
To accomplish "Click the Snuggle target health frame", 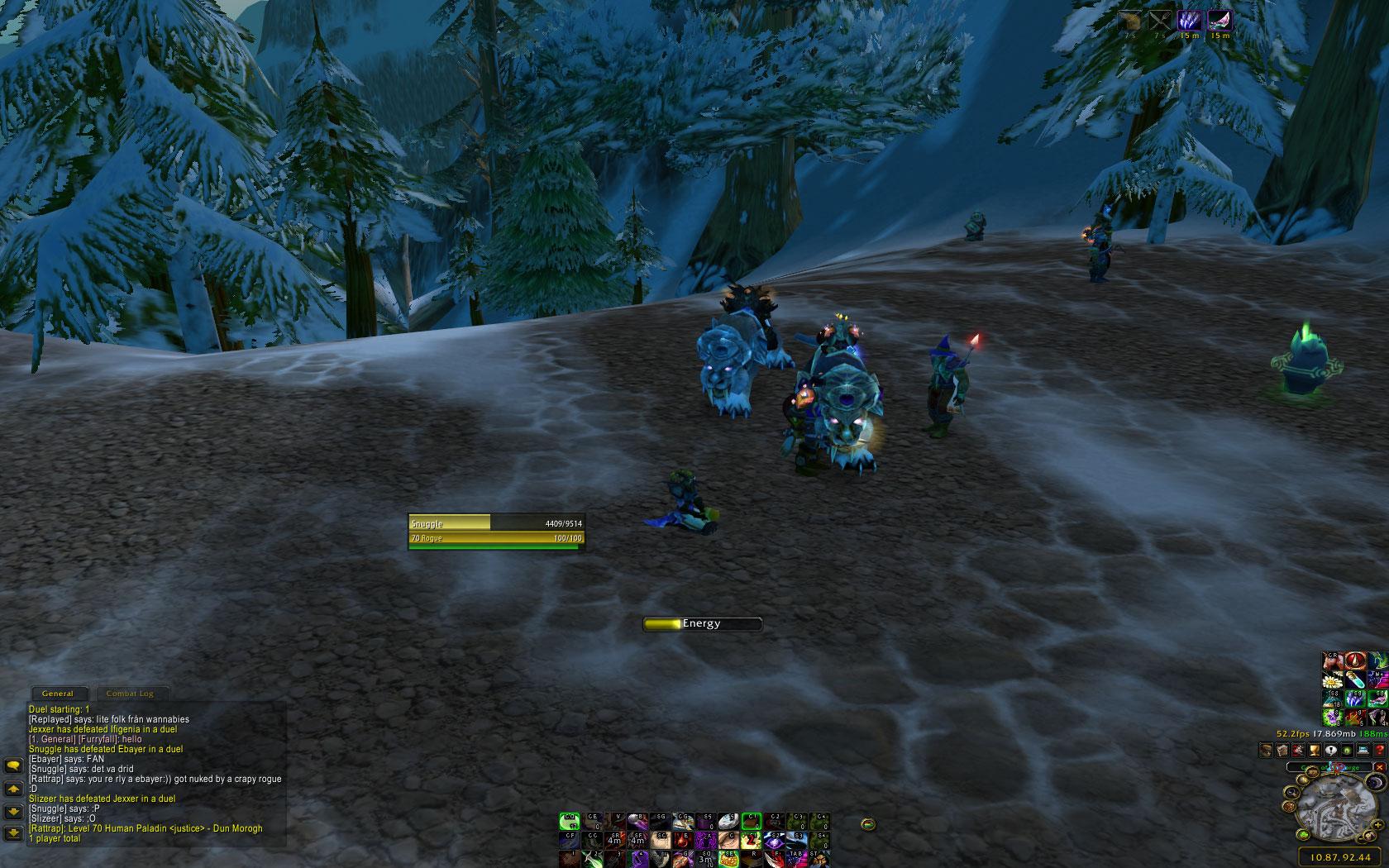I will 495,523.
